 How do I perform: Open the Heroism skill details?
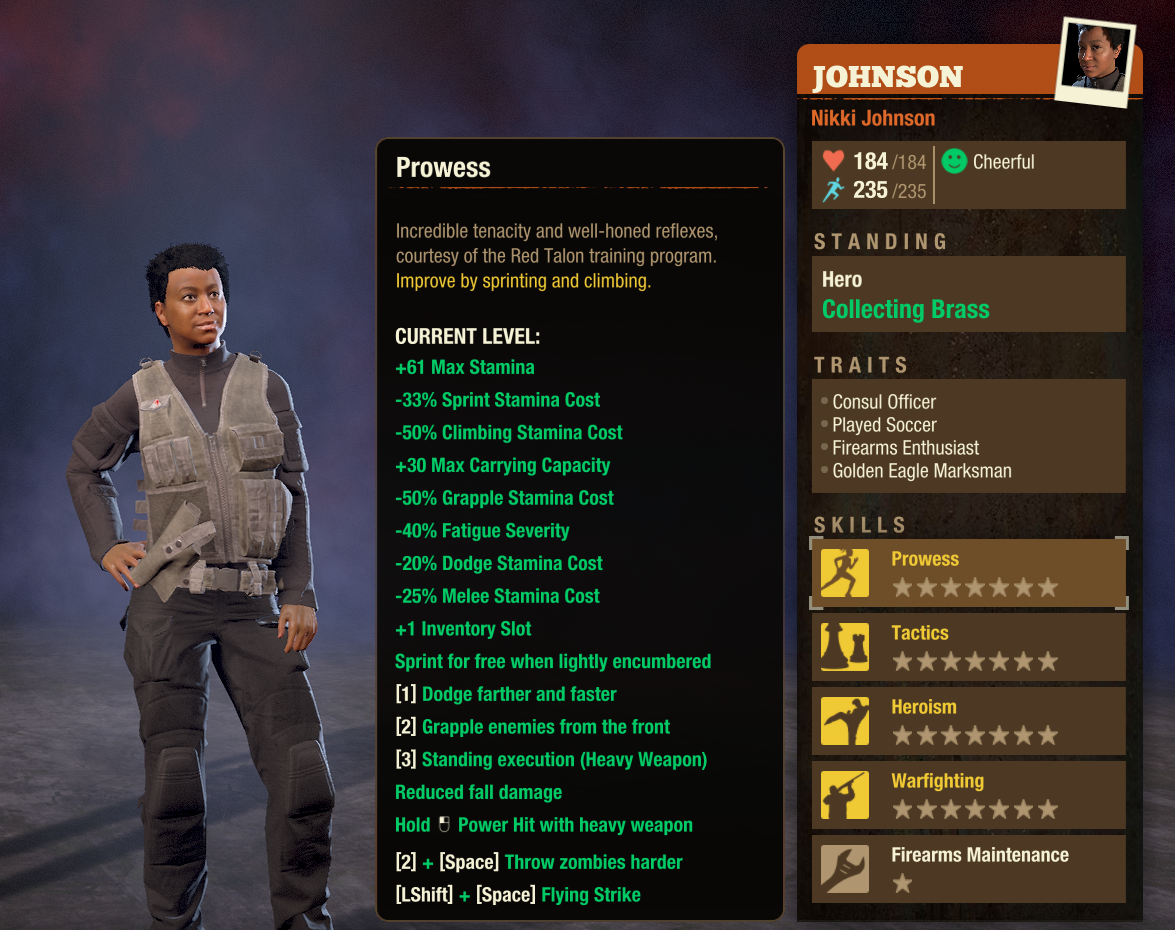(968, 721)
